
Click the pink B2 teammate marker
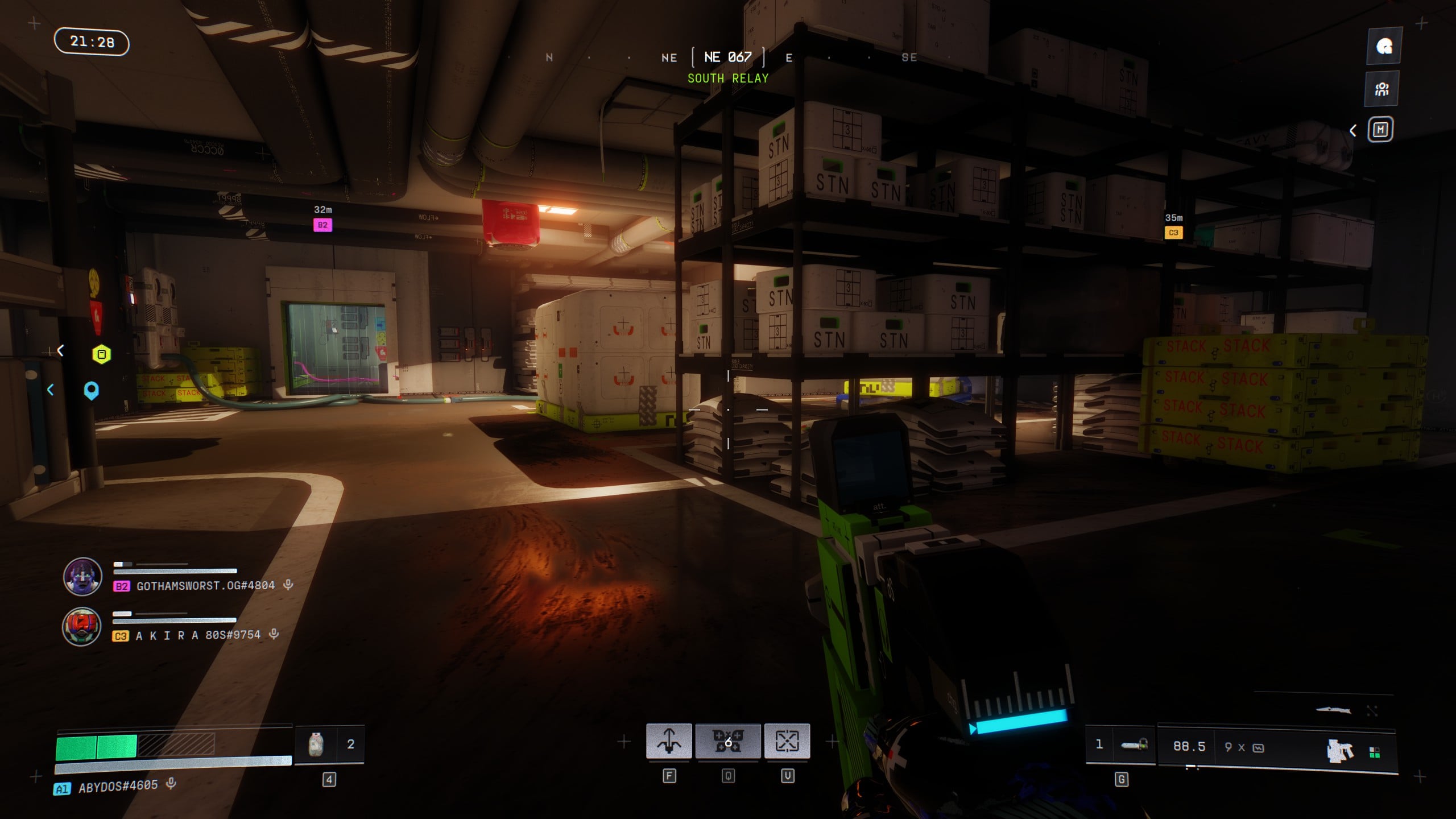[322, 225]
